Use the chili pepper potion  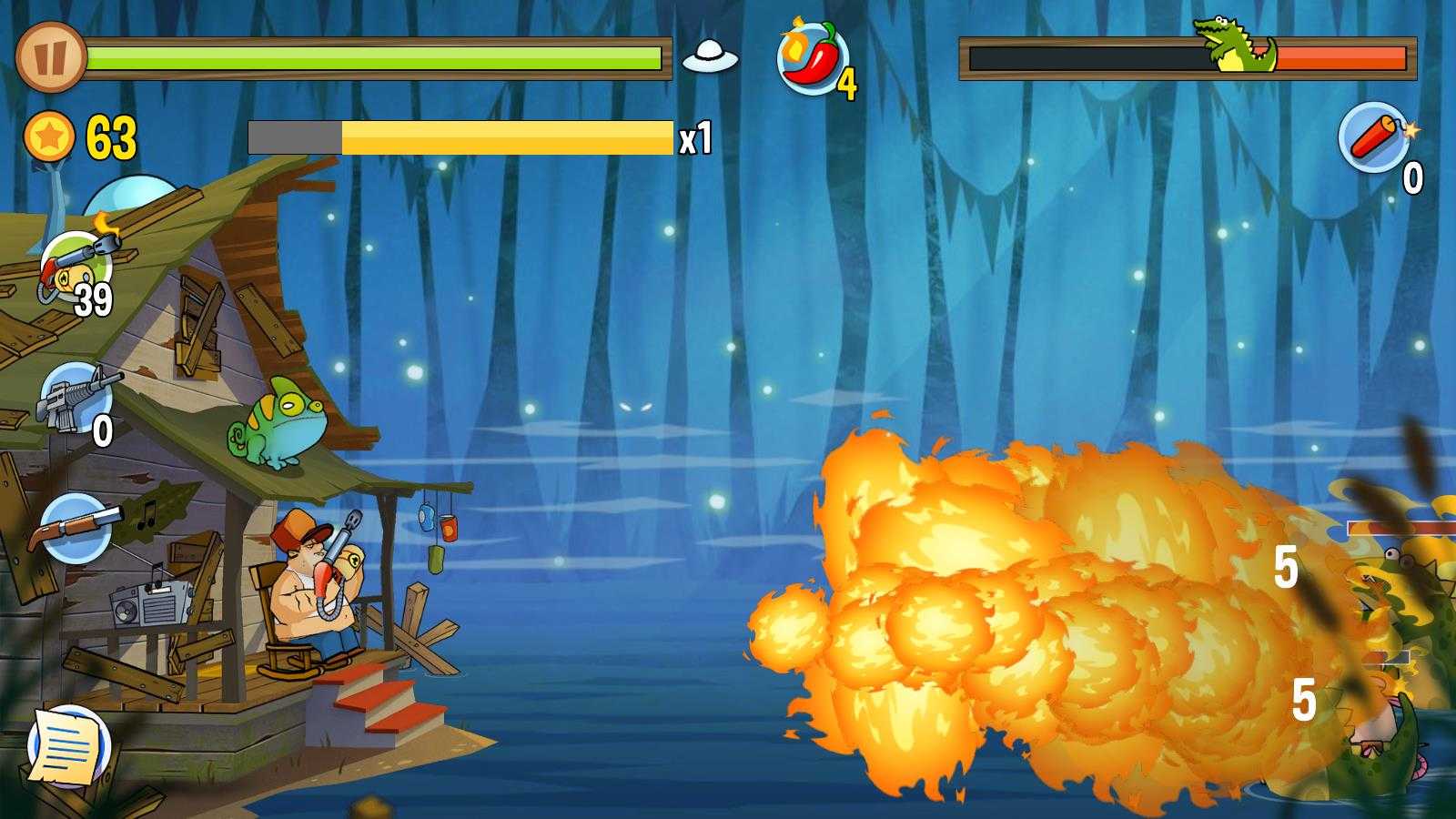point(813,58)
